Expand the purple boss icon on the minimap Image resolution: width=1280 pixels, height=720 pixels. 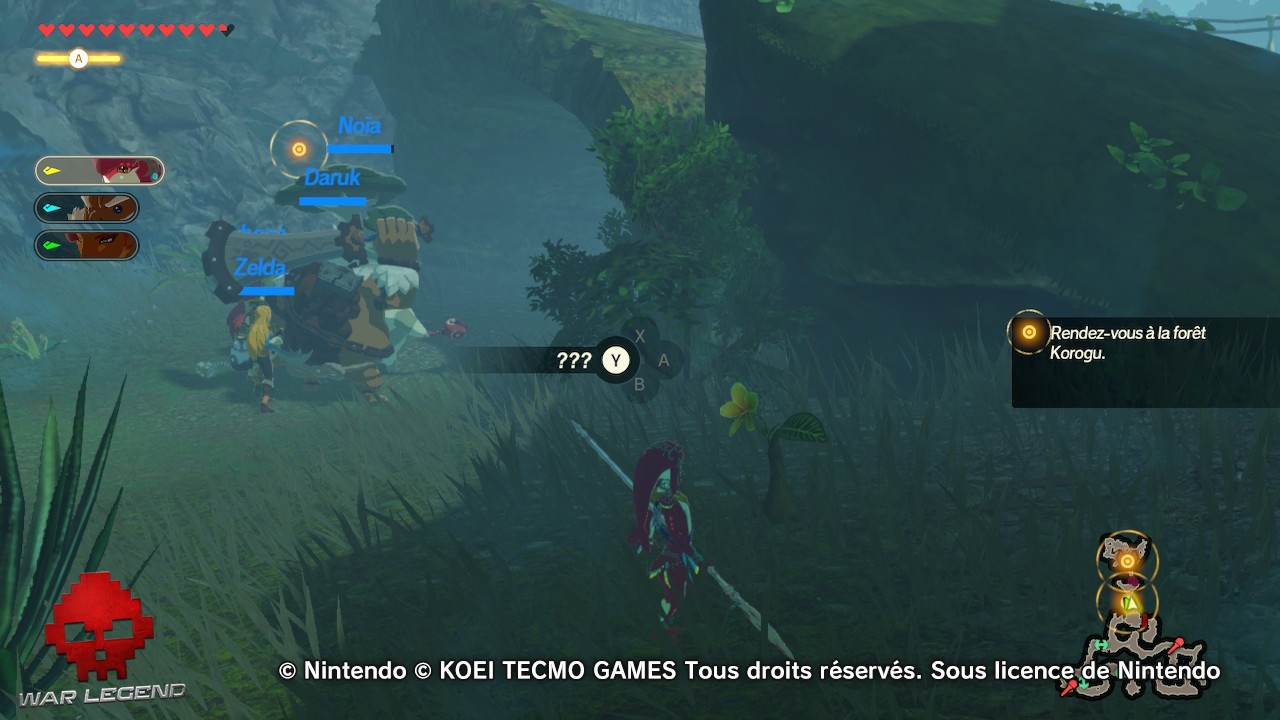point(1134,580)
